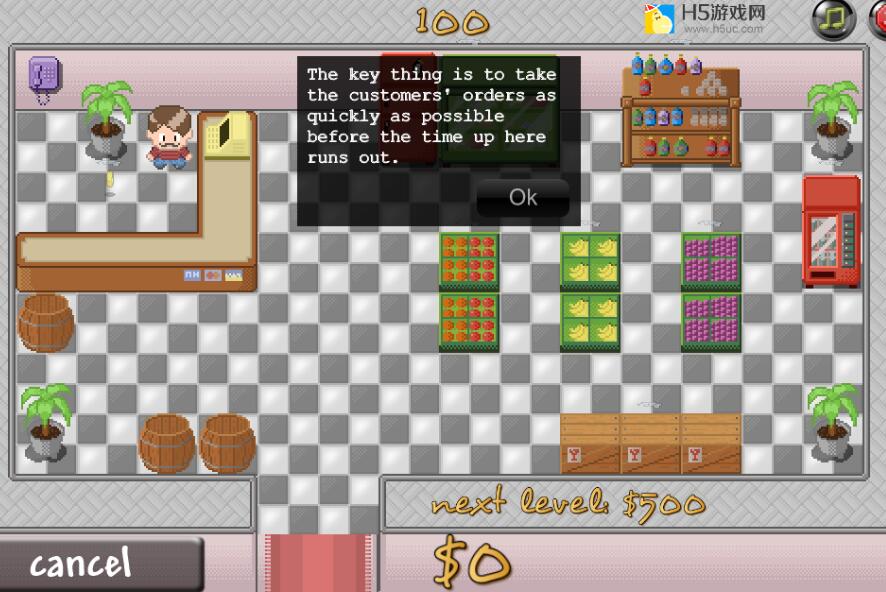Confirm the tutorial message with Ok
This screenshot has height=592, width=886.
523,197
